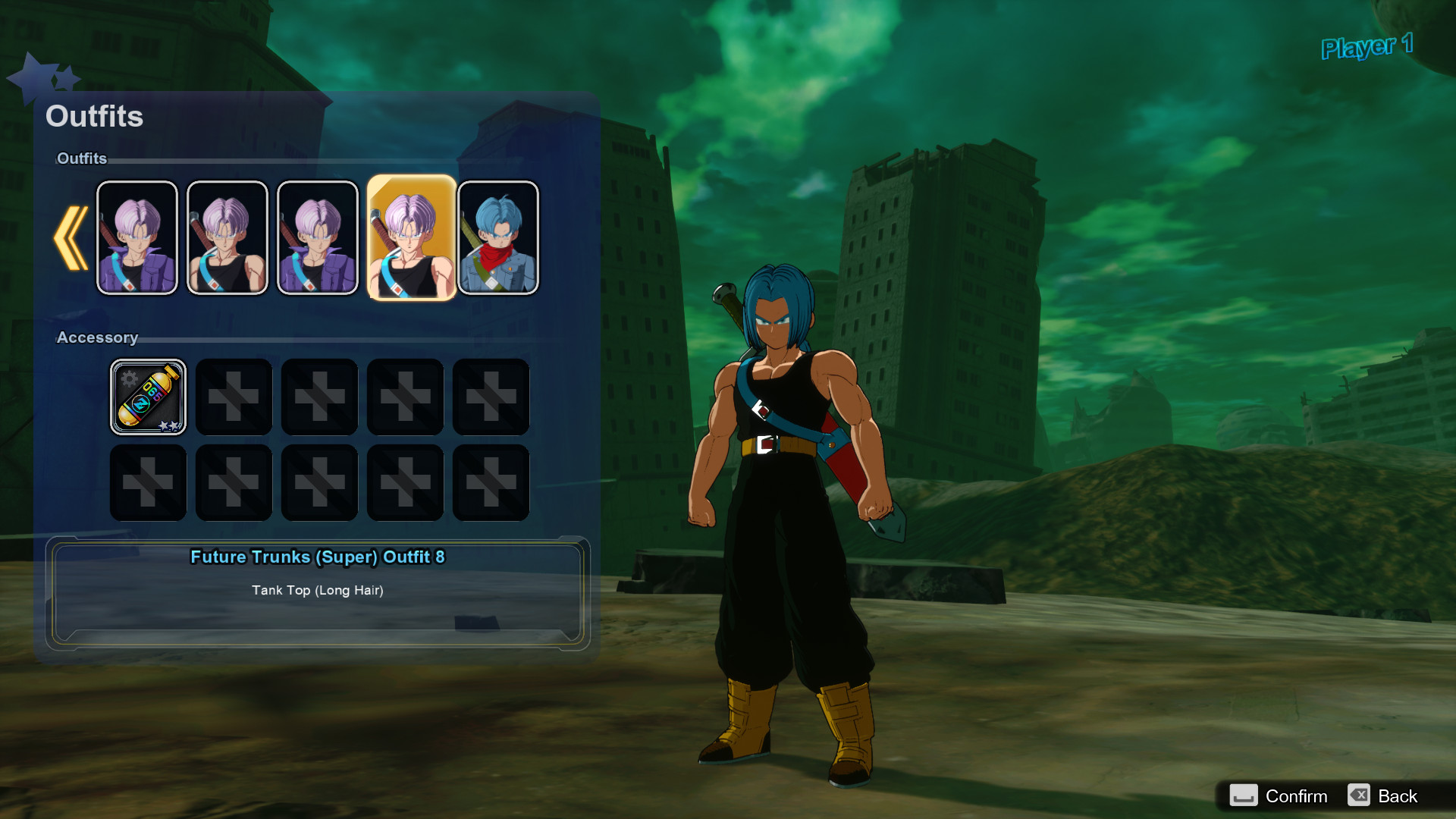Select the first purple-jacket Trunks outfit

[137, 237]
